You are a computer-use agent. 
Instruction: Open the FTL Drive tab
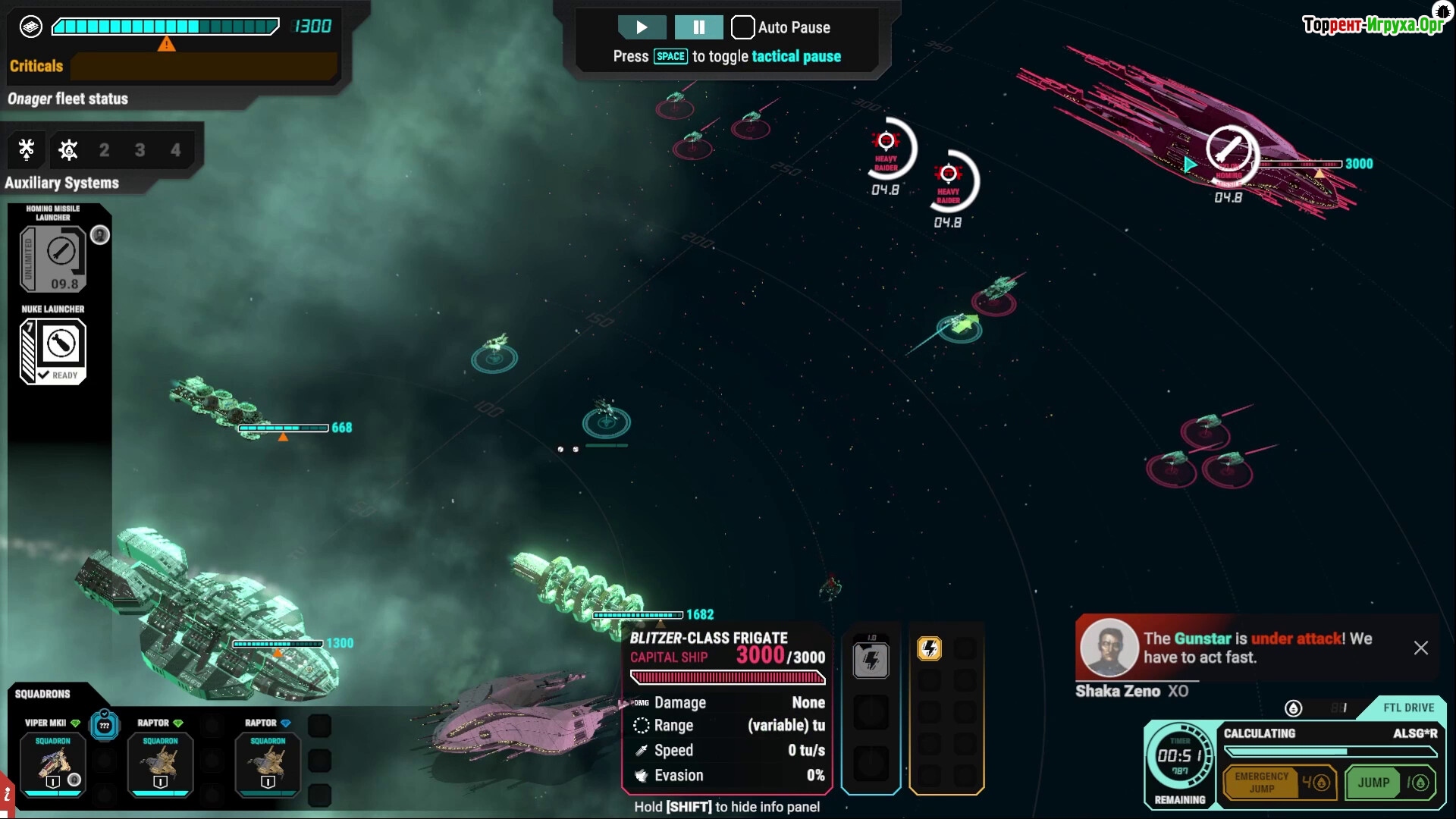tap(1408, 708)
